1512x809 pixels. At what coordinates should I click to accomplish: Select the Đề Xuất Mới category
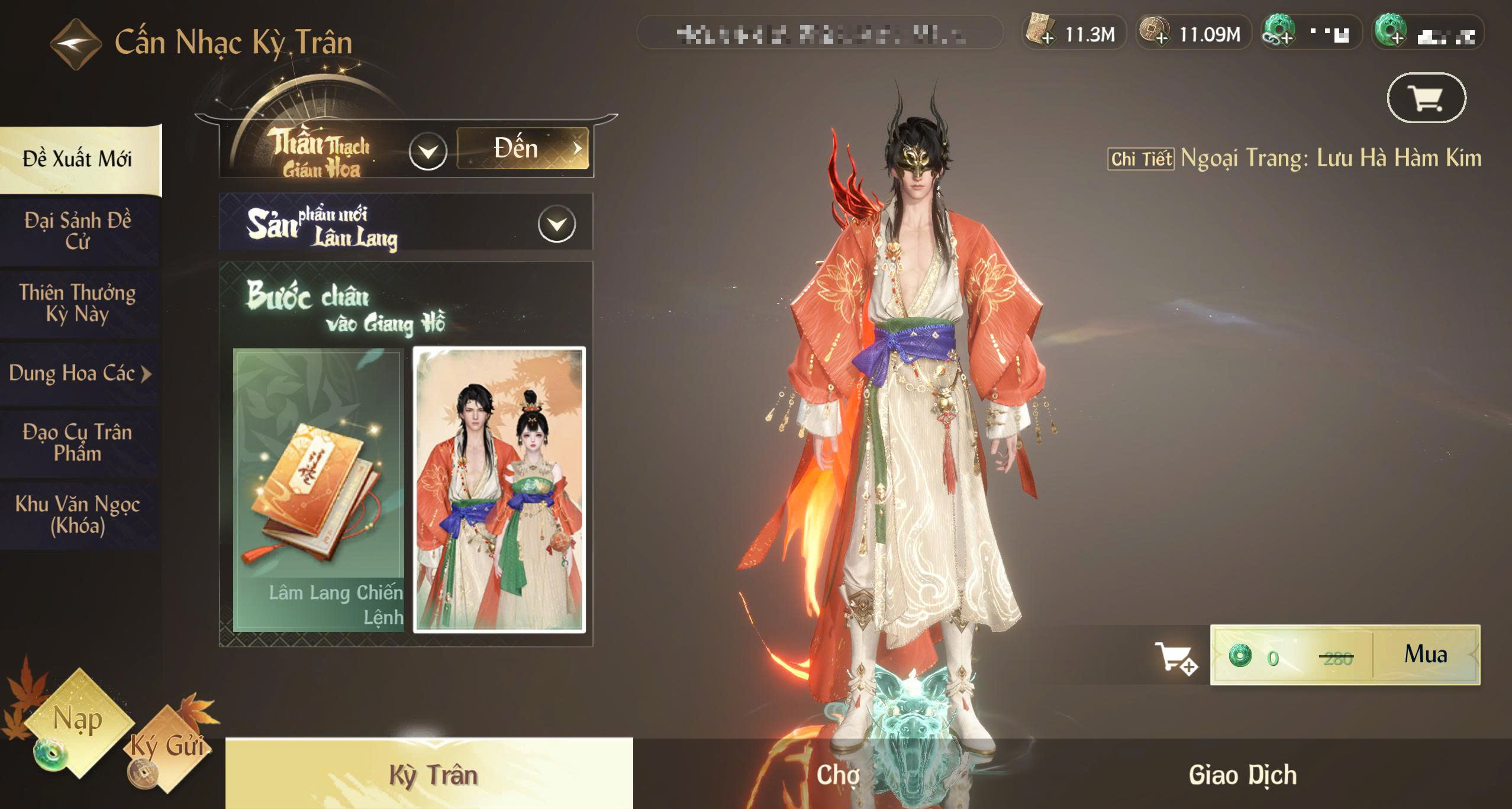click(x=78, y=159)
